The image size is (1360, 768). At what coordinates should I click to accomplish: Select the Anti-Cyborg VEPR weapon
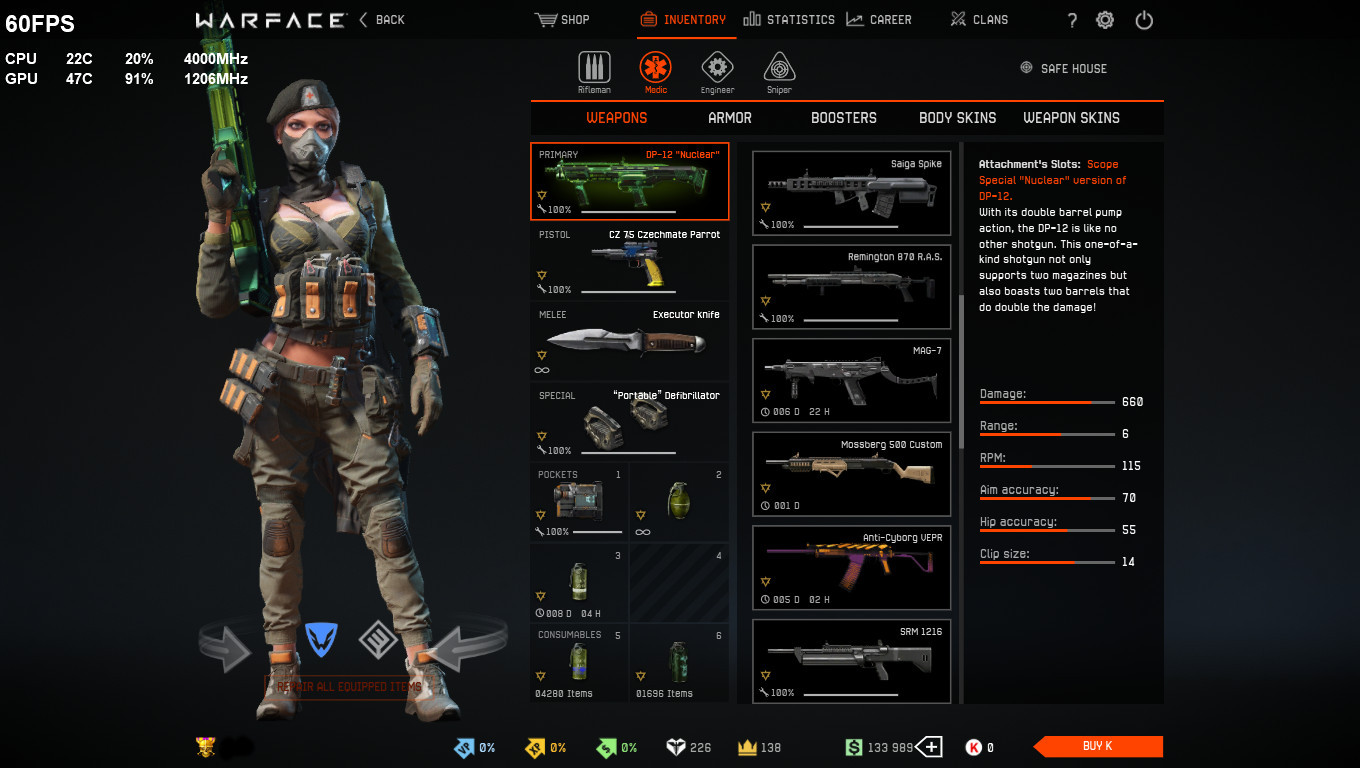coord(851,567)
